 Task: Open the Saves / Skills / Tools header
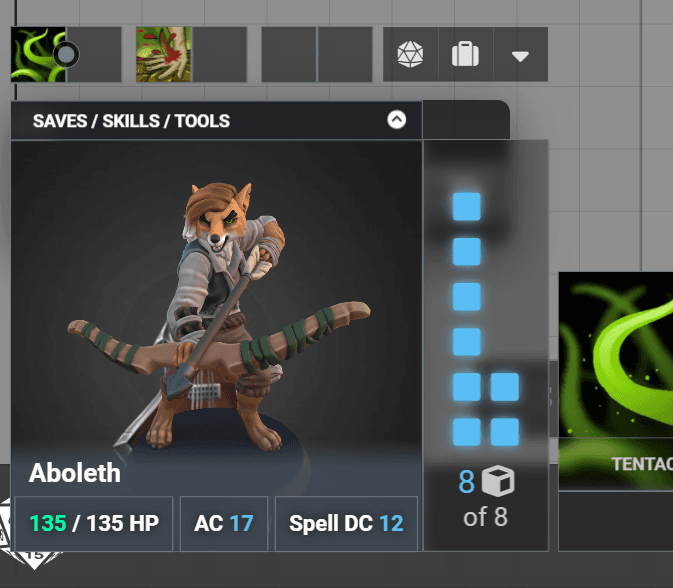pyautogui.click(x=131, y=121)
